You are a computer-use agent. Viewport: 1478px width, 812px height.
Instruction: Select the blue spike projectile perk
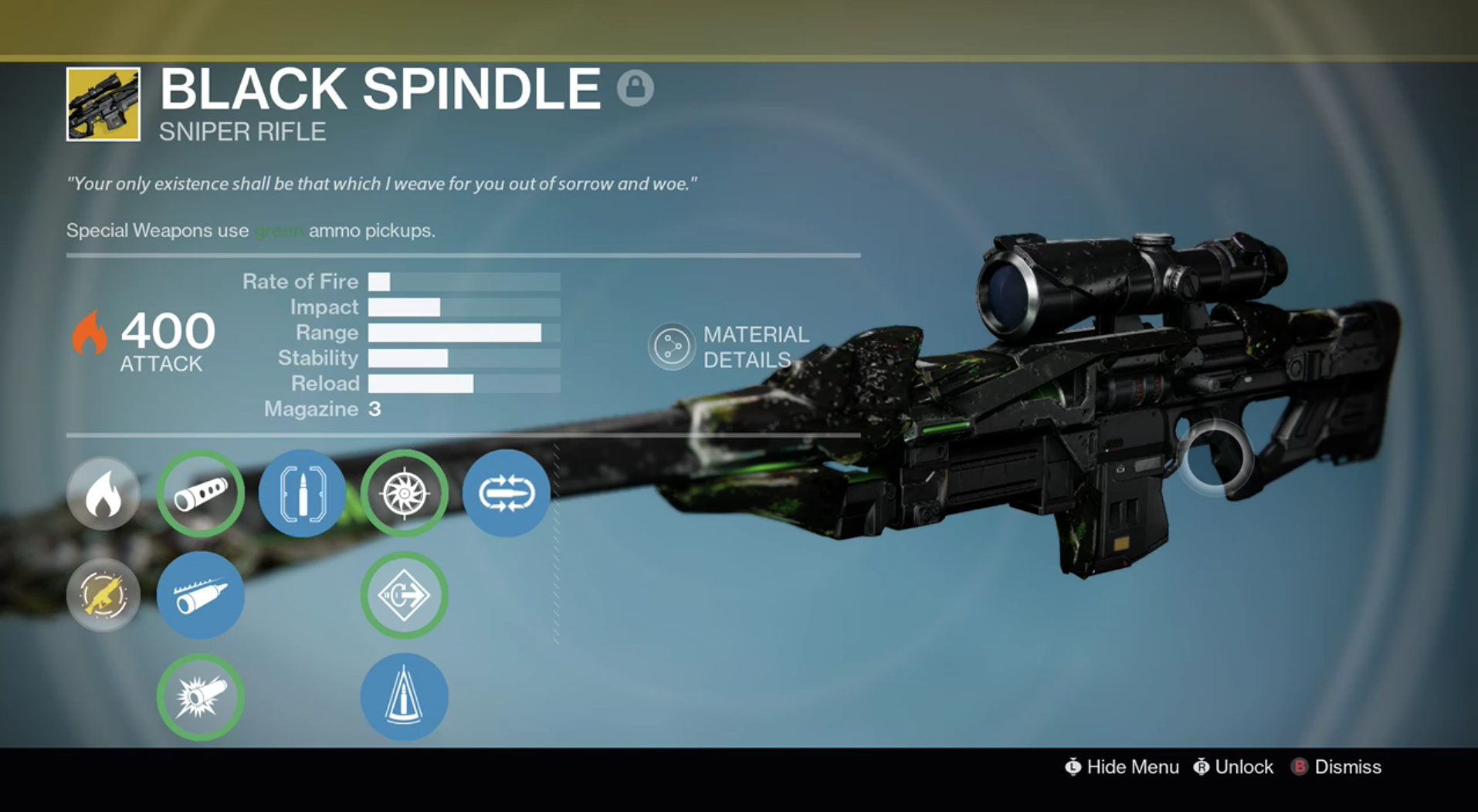pyautogui.click(x=405, y=696)
